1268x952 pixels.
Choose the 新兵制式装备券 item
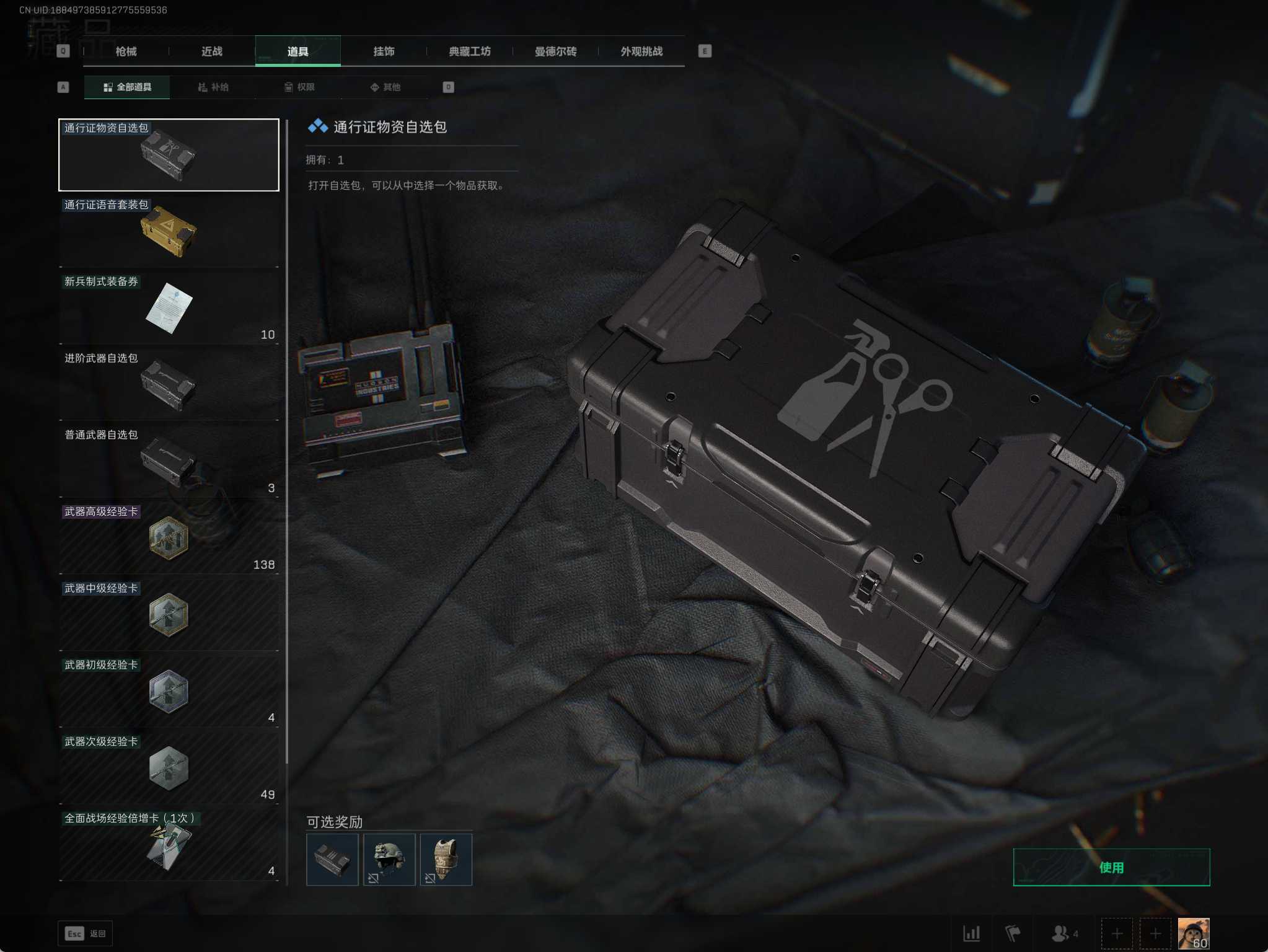pos(169,308)
